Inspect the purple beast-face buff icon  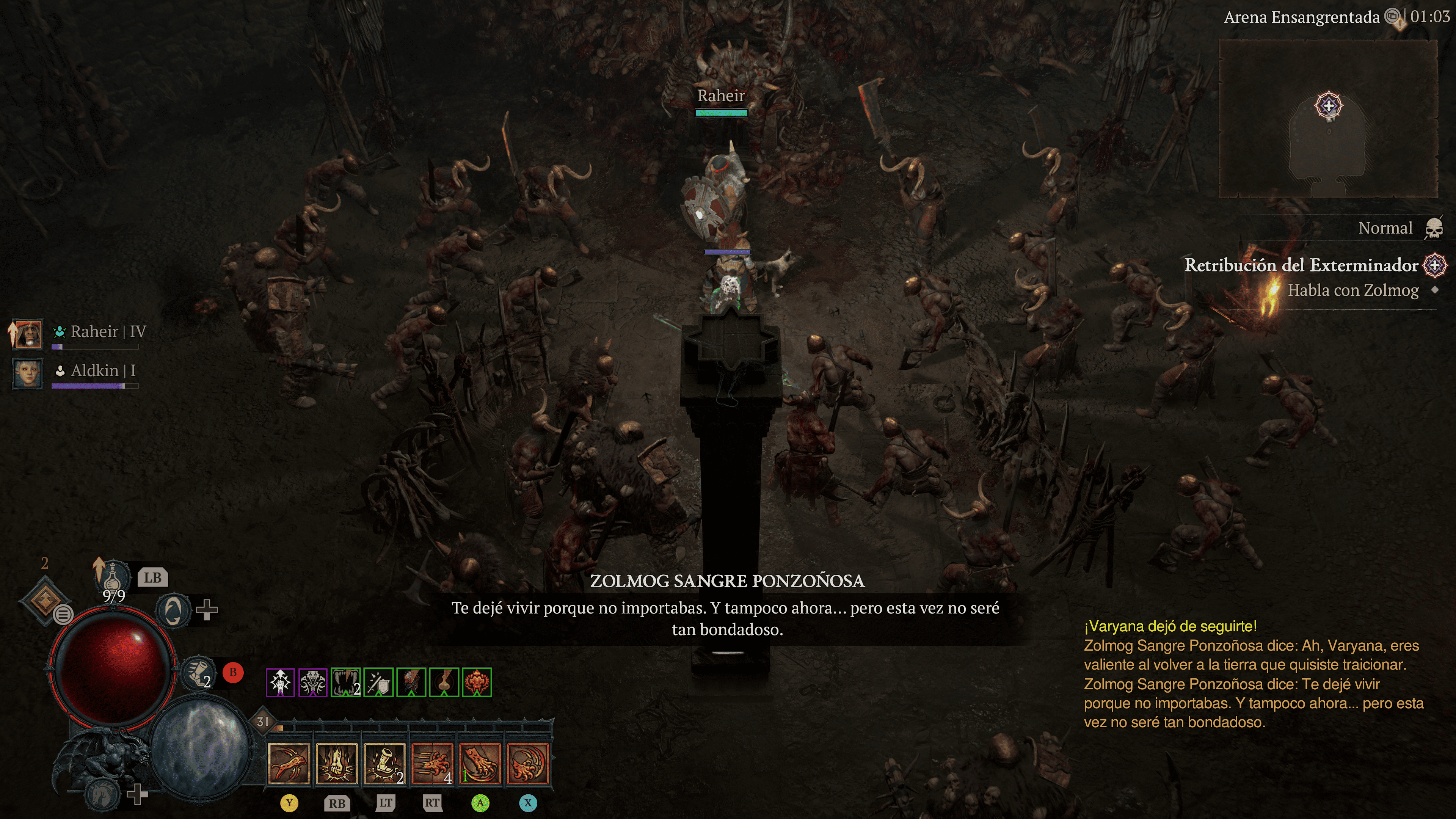pos(313,682)
